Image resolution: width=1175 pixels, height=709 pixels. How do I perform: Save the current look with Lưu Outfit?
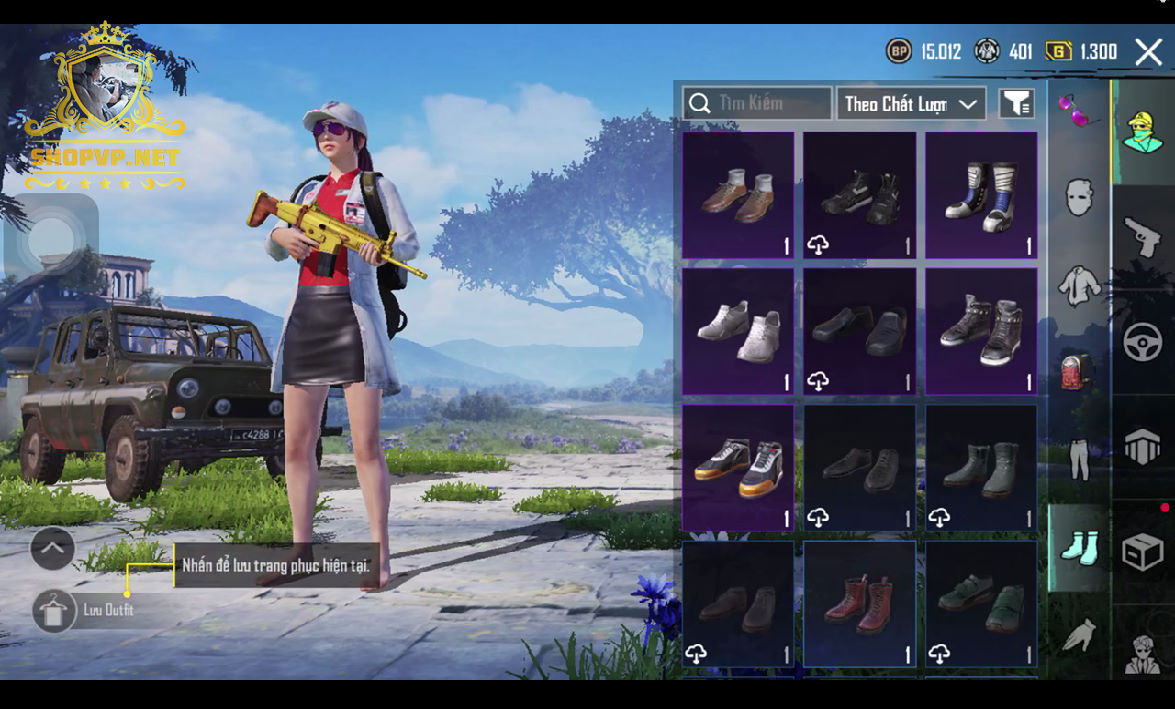(x=54, y=610)
